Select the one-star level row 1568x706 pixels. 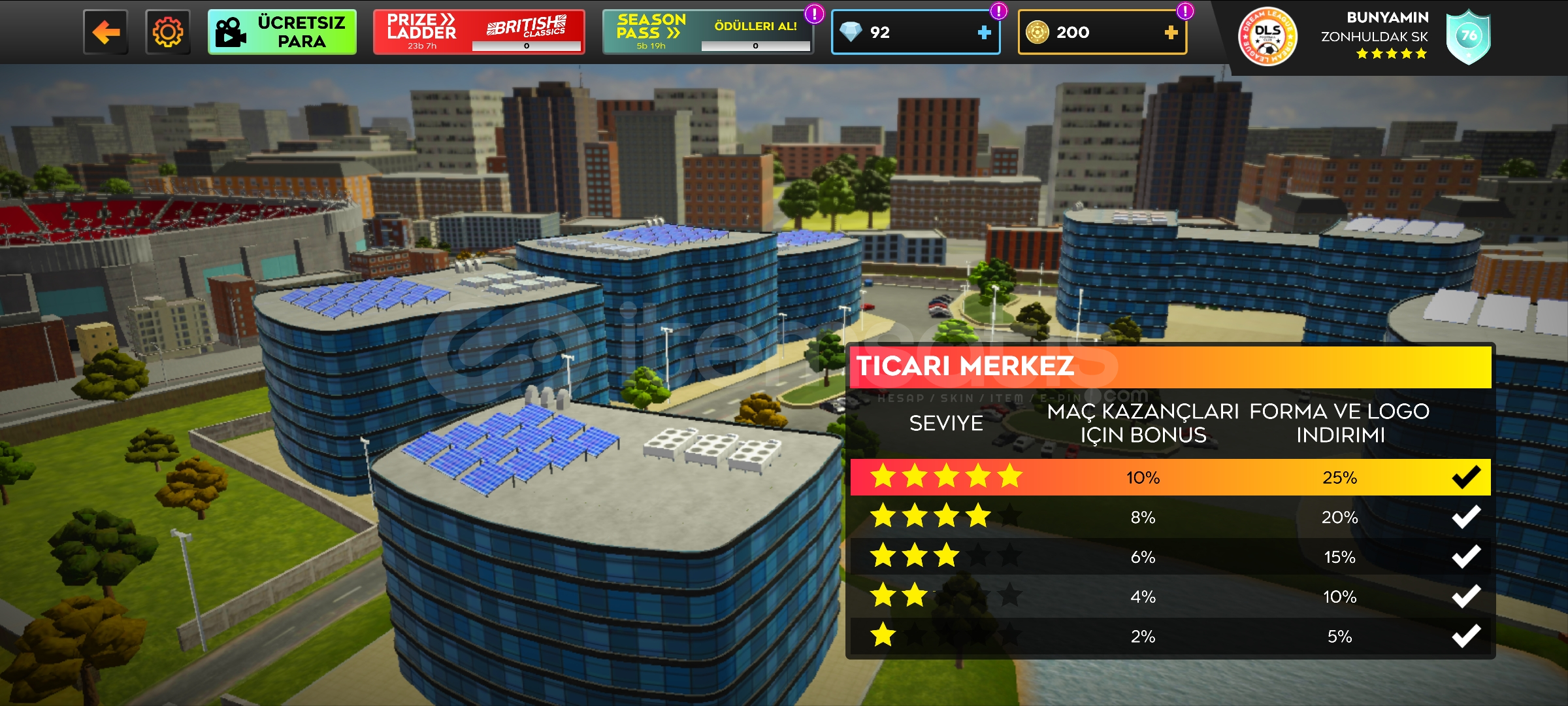[x=1169, y=636]
